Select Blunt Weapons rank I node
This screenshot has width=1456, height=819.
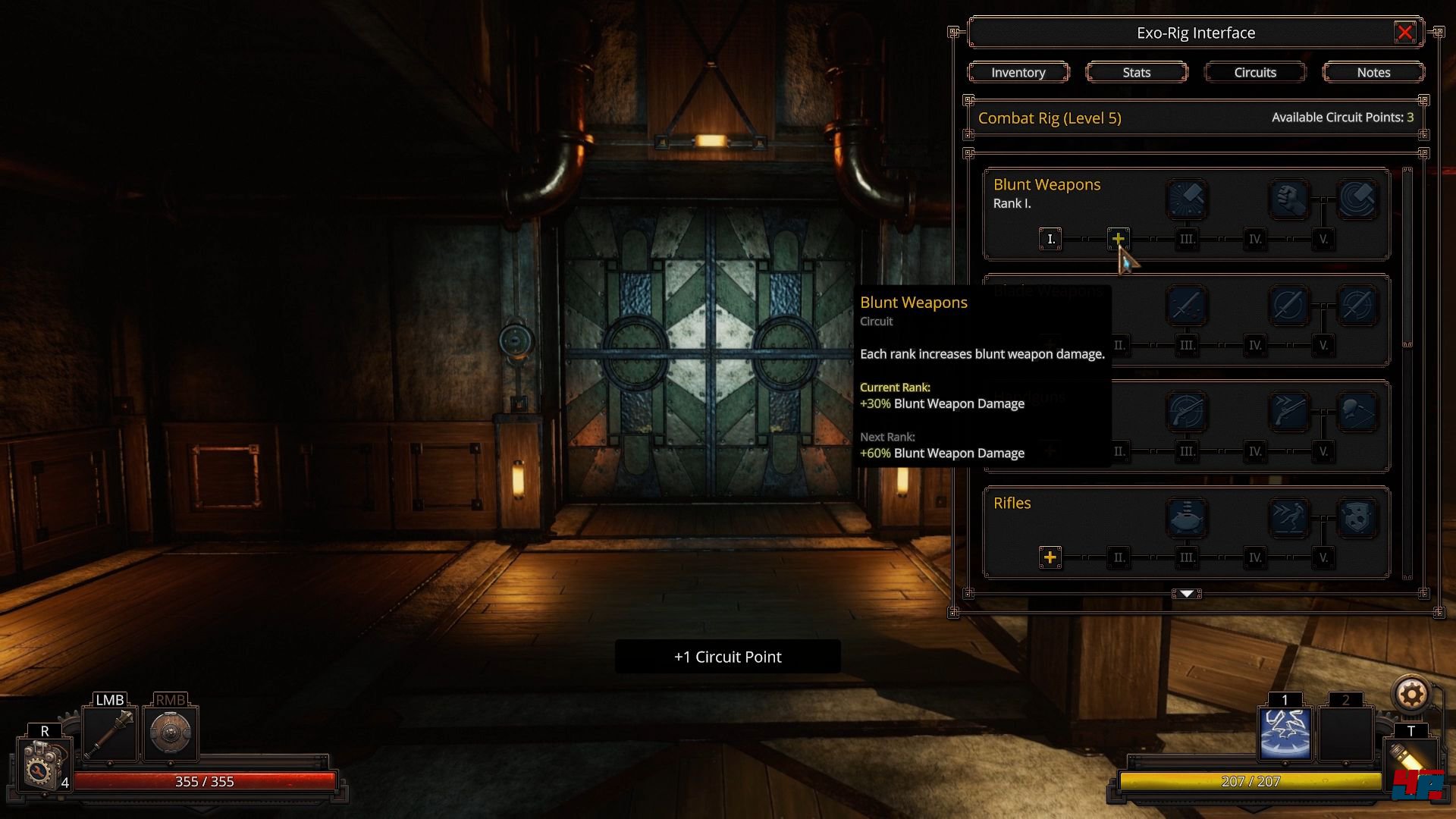tap(1050, 239)
